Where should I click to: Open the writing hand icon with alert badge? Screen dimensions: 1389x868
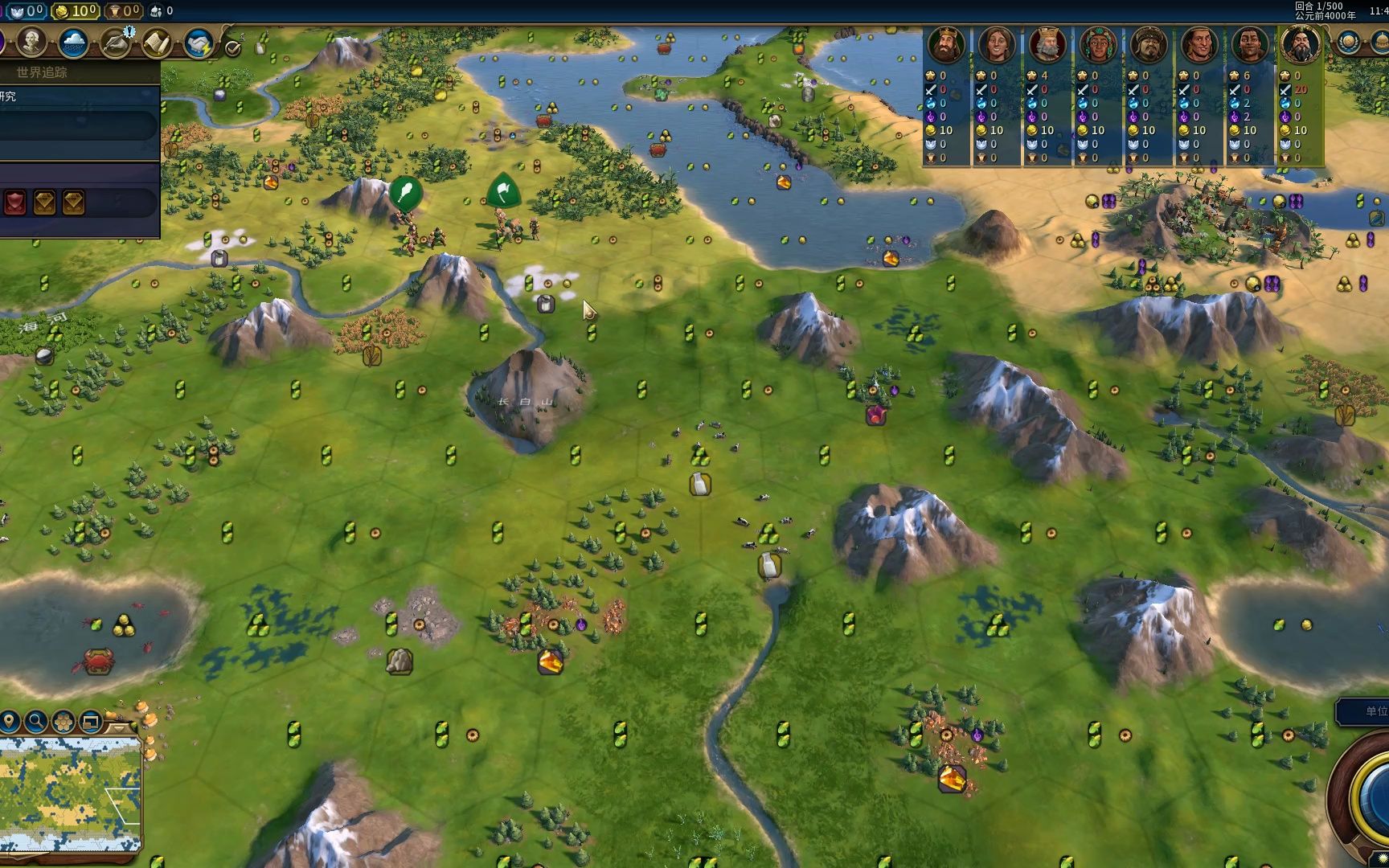116,43
